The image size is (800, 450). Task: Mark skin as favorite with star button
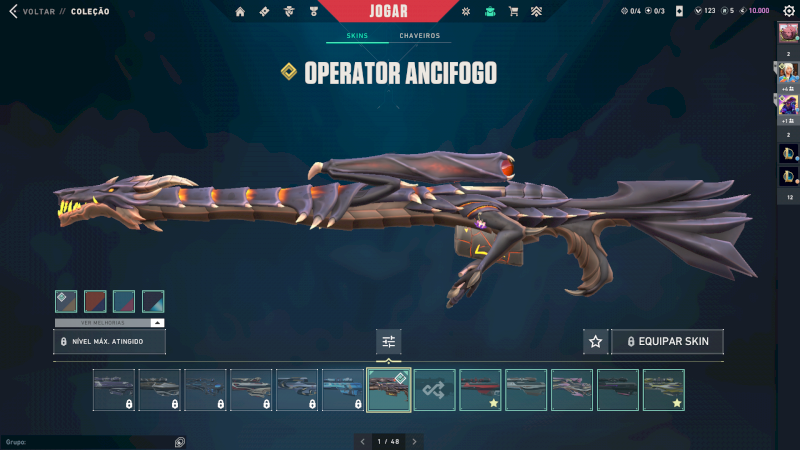tap(596, 342)
